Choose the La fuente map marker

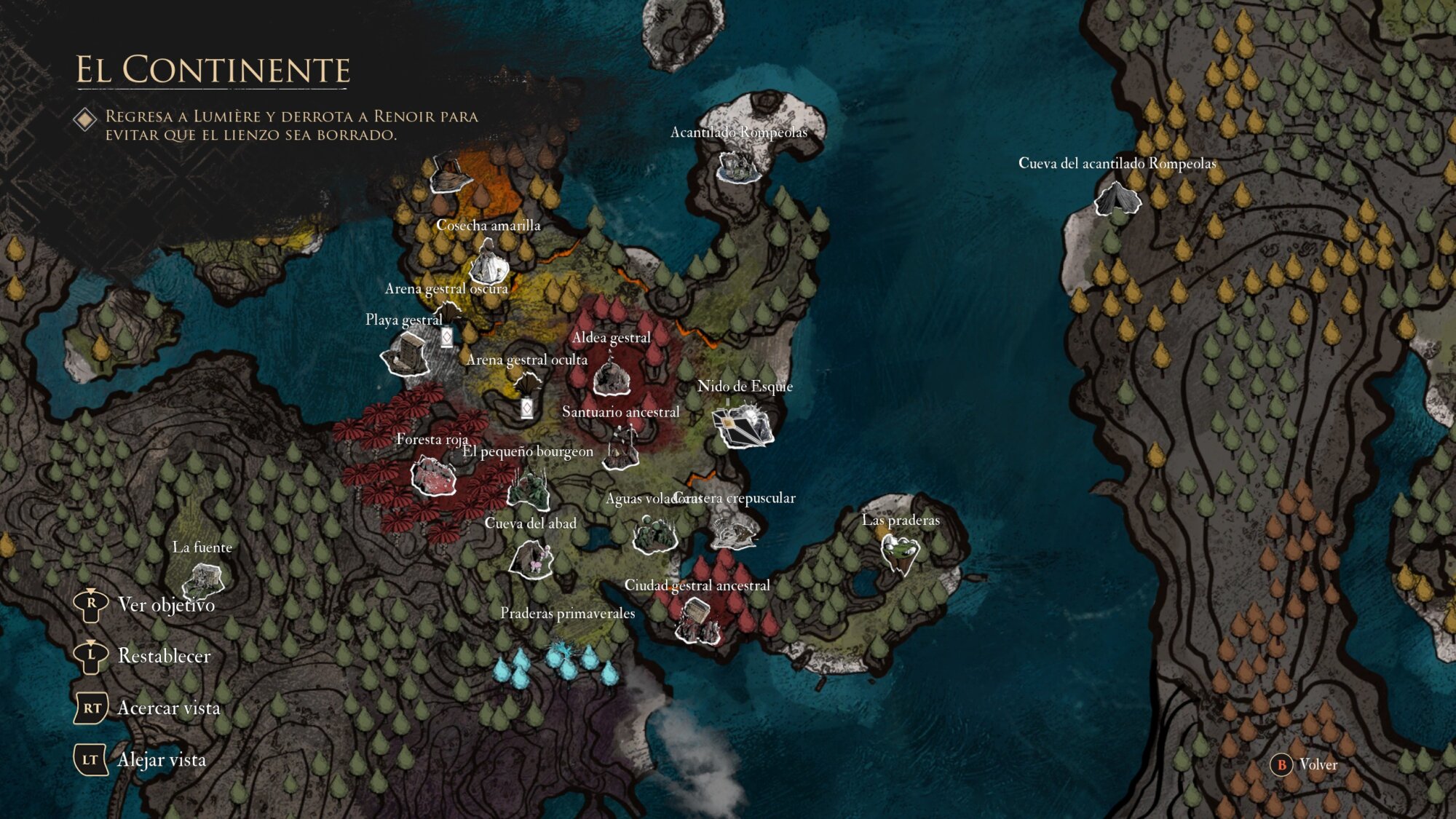click(x=202, y=580)
